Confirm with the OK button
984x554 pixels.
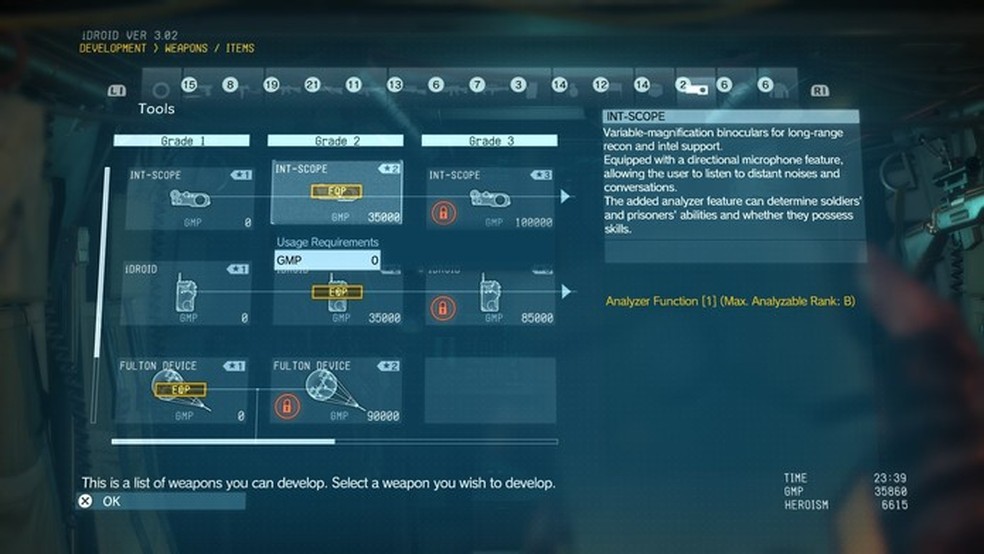[x=111, y=501]
